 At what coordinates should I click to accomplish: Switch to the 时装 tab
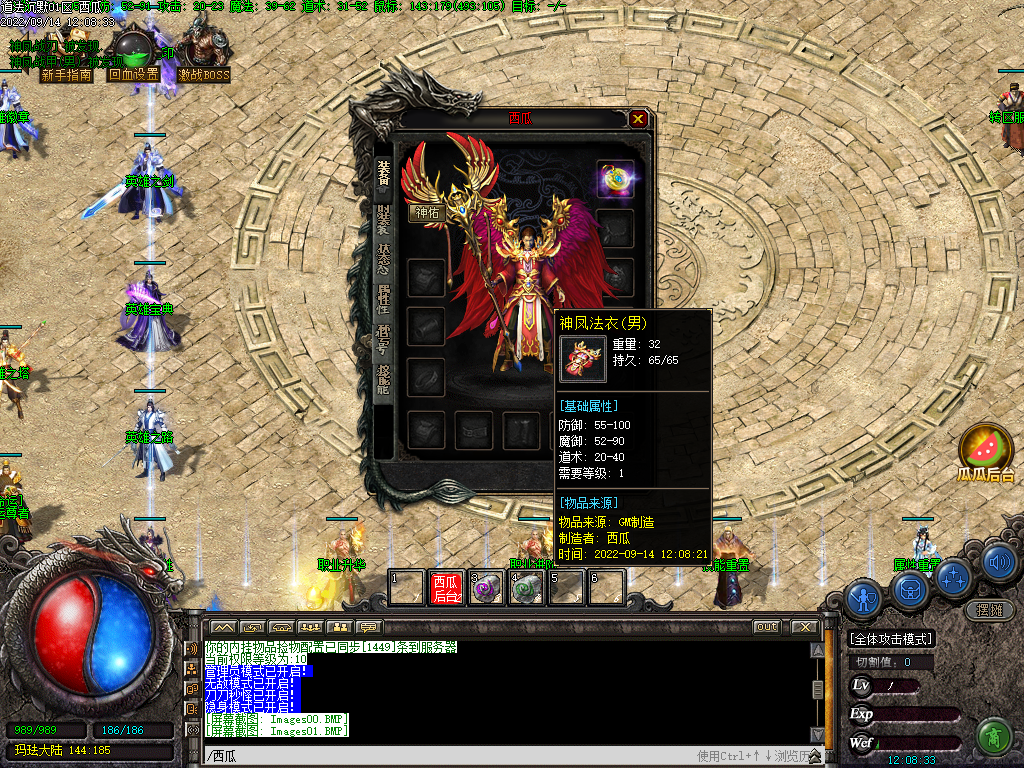383,218
